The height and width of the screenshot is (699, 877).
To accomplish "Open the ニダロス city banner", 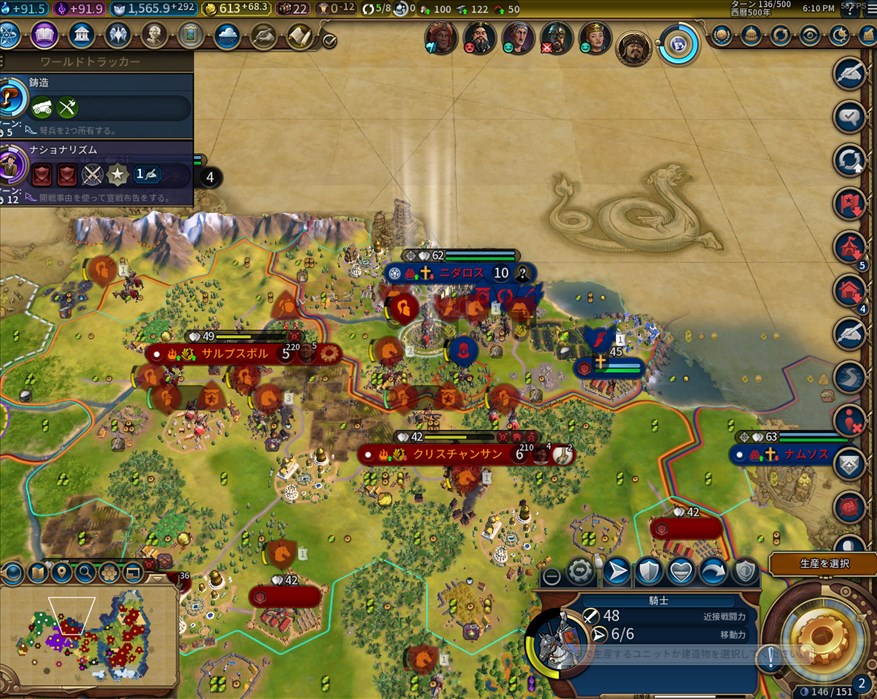I will (460, 273).
